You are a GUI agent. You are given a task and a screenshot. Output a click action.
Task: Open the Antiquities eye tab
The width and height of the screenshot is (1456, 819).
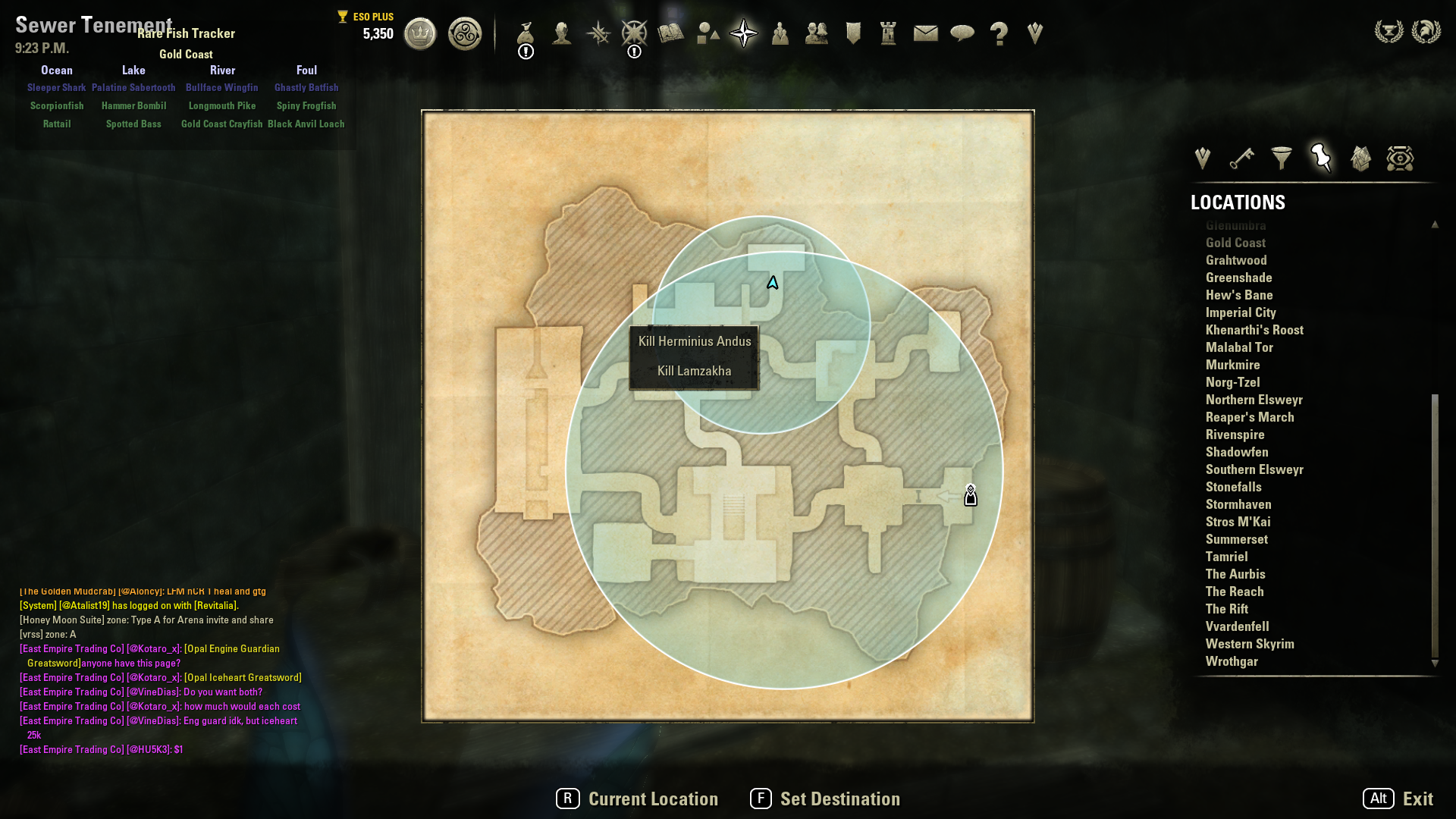pyautogui.click(x=1400, y=158)
